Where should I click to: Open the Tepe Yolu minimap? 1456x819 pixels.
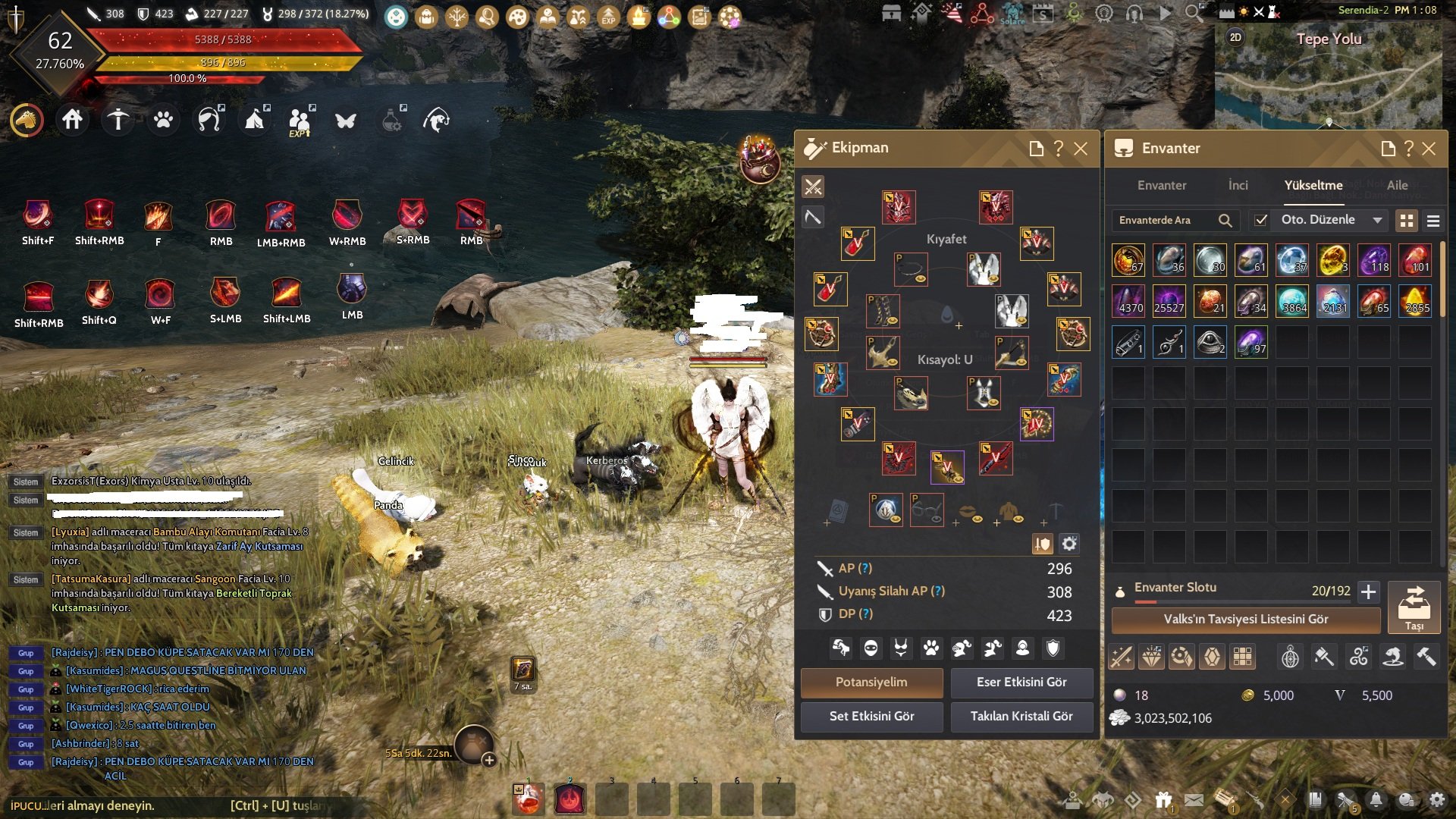tap(1328, 76)
